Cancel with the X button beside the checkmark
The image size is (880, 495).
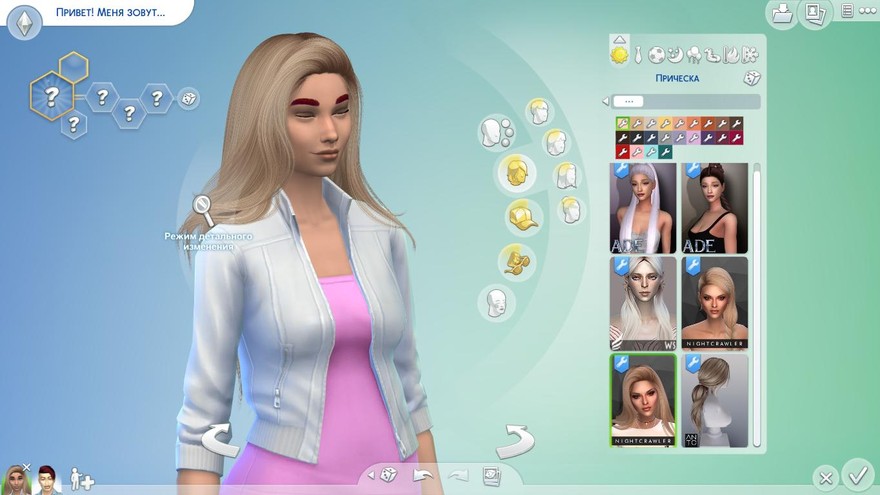coord(825,477)
